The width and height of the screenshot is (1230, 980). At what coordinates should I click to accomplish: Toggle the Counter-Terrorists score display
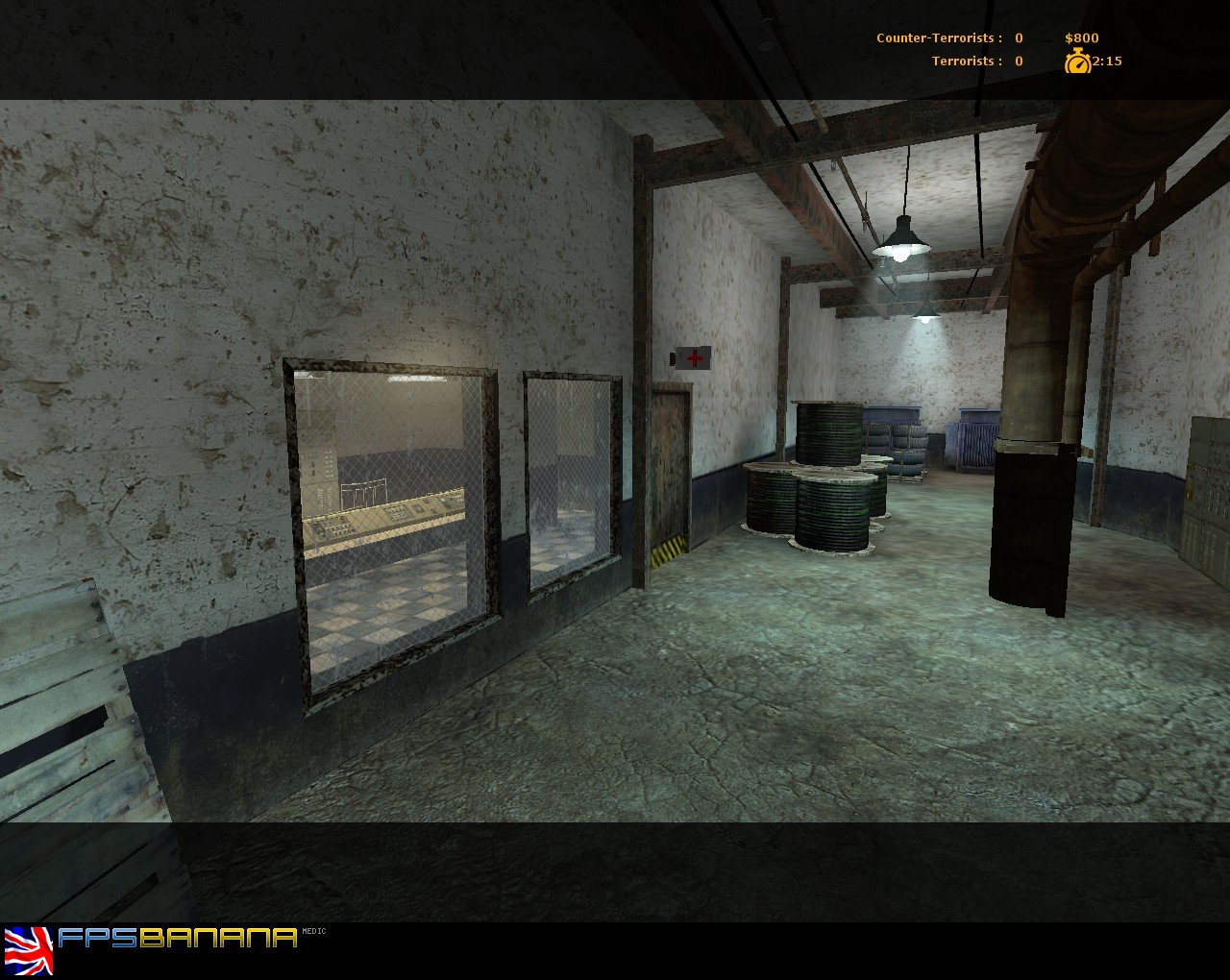[1017, 37]
